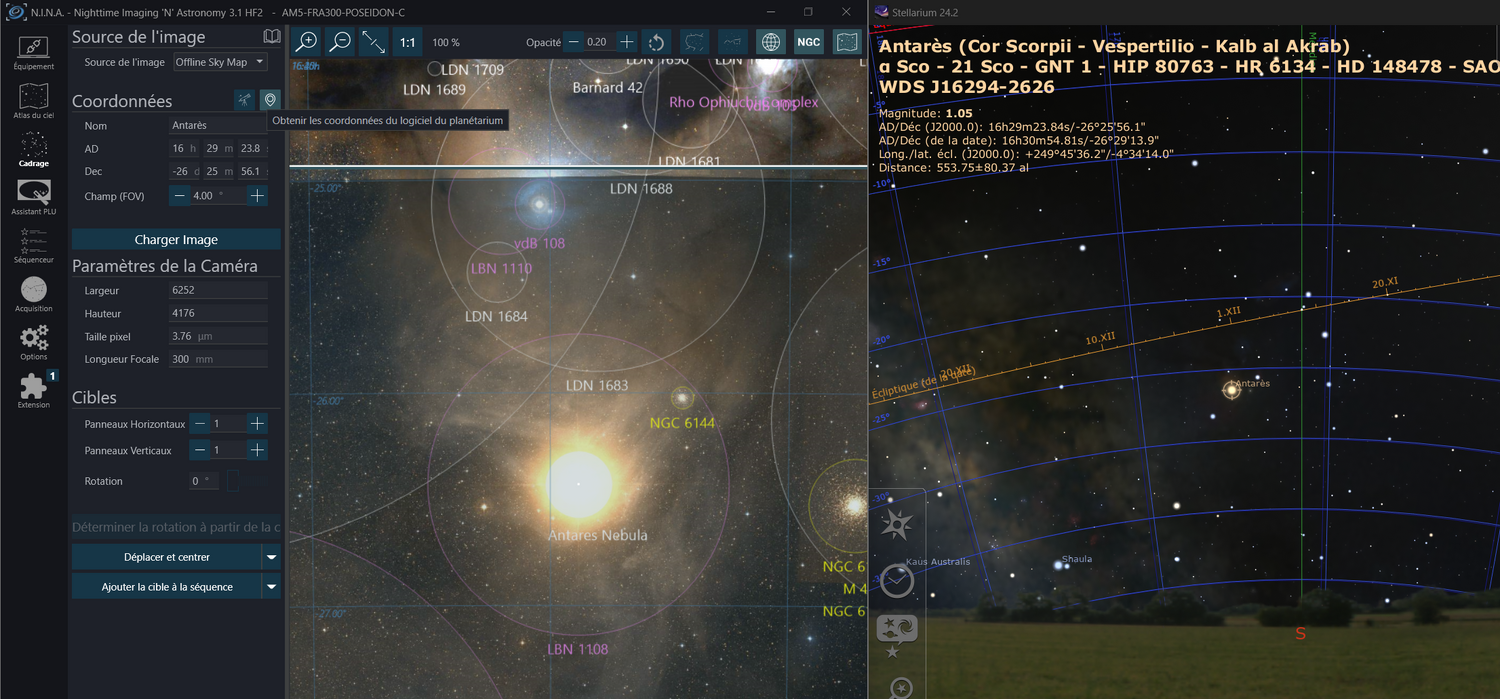Image resolution: width=1500 pixels, height=699 pixels.
Task: Toggle the NGC overlay button
Action: pos(808,42)
